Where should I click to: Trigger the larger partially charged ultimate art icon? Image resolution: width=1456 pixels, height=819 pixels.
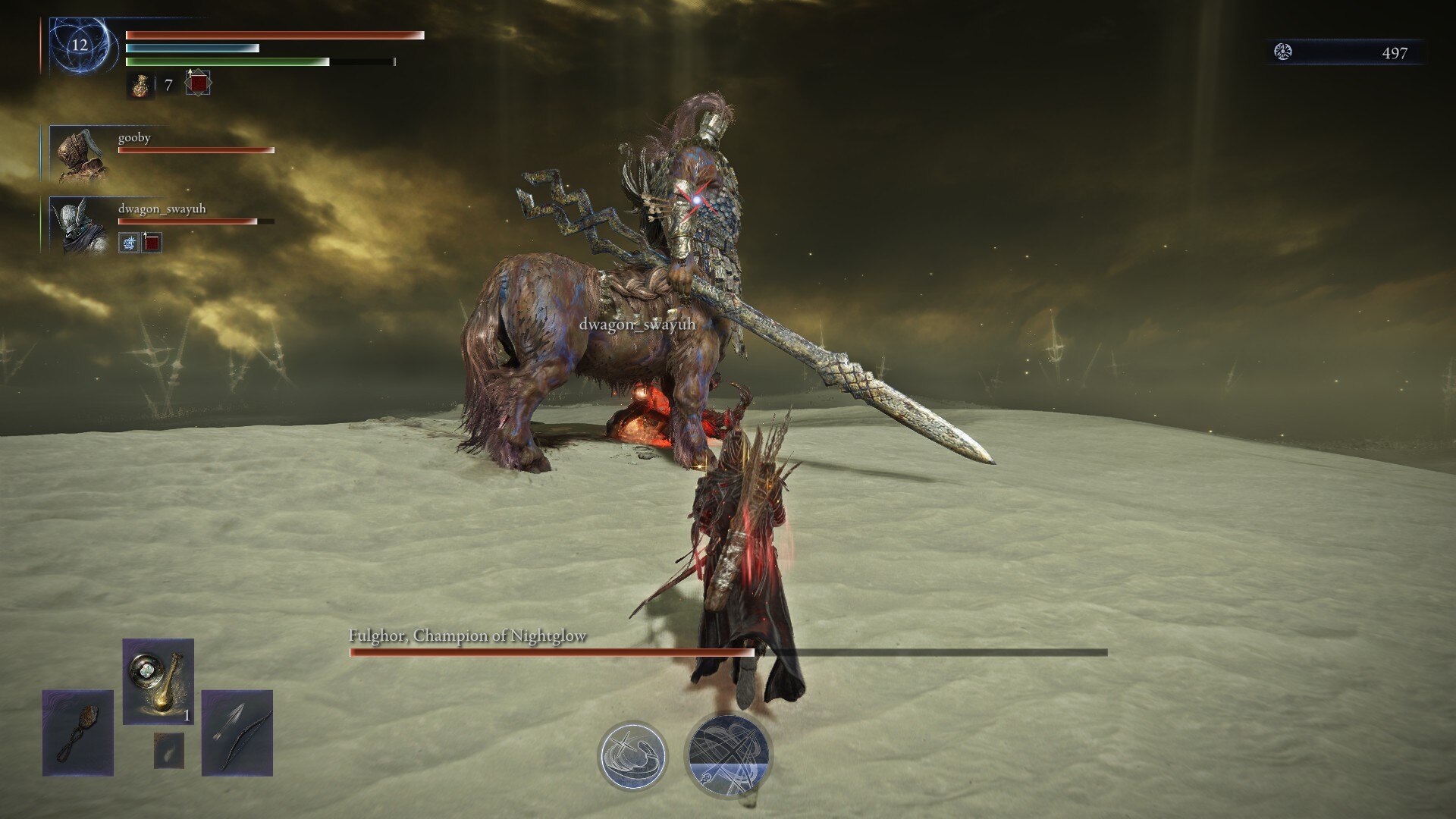click(728, 756)
